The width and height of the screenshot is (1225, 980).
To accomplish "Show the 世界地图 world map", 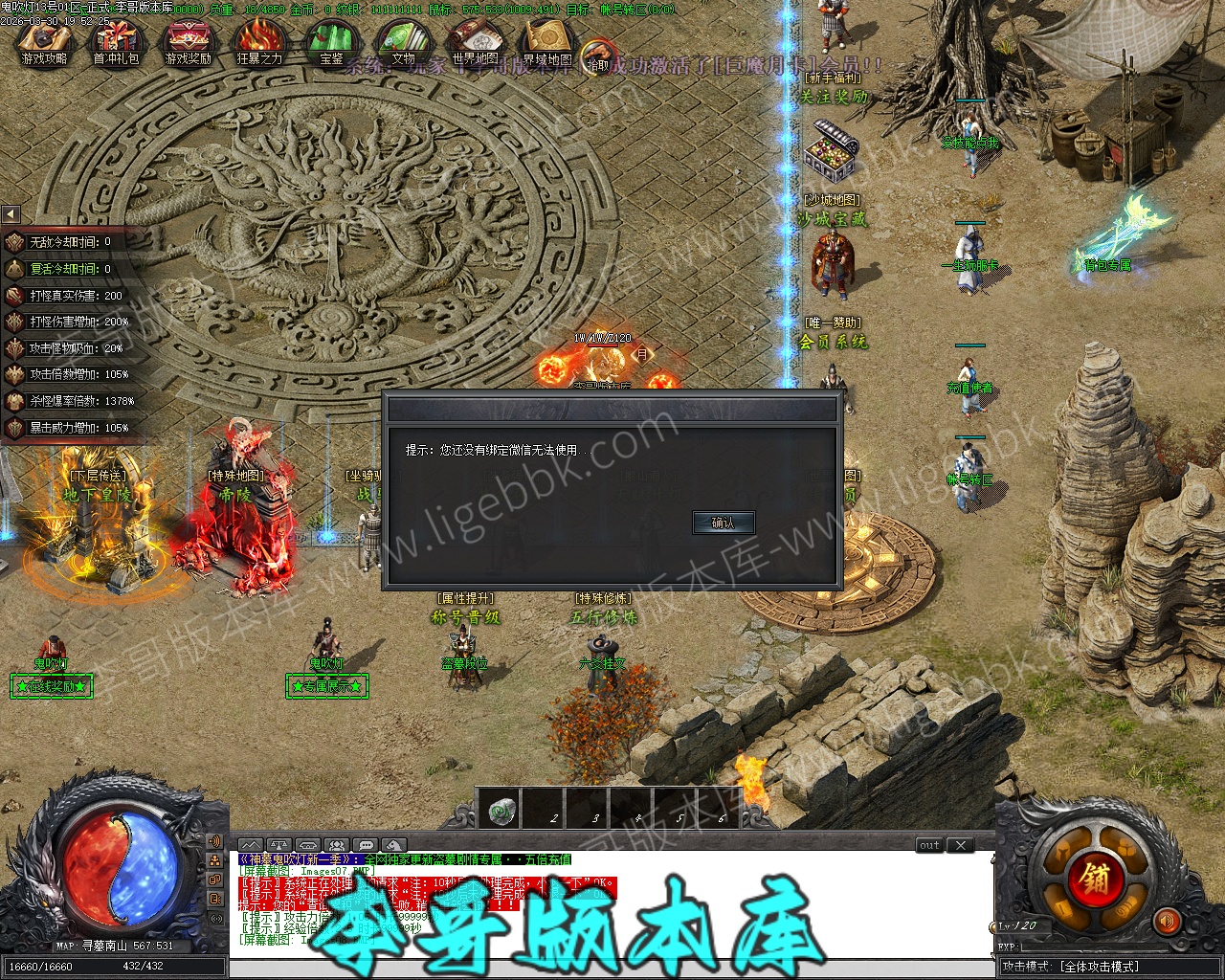I will point(476,44).
